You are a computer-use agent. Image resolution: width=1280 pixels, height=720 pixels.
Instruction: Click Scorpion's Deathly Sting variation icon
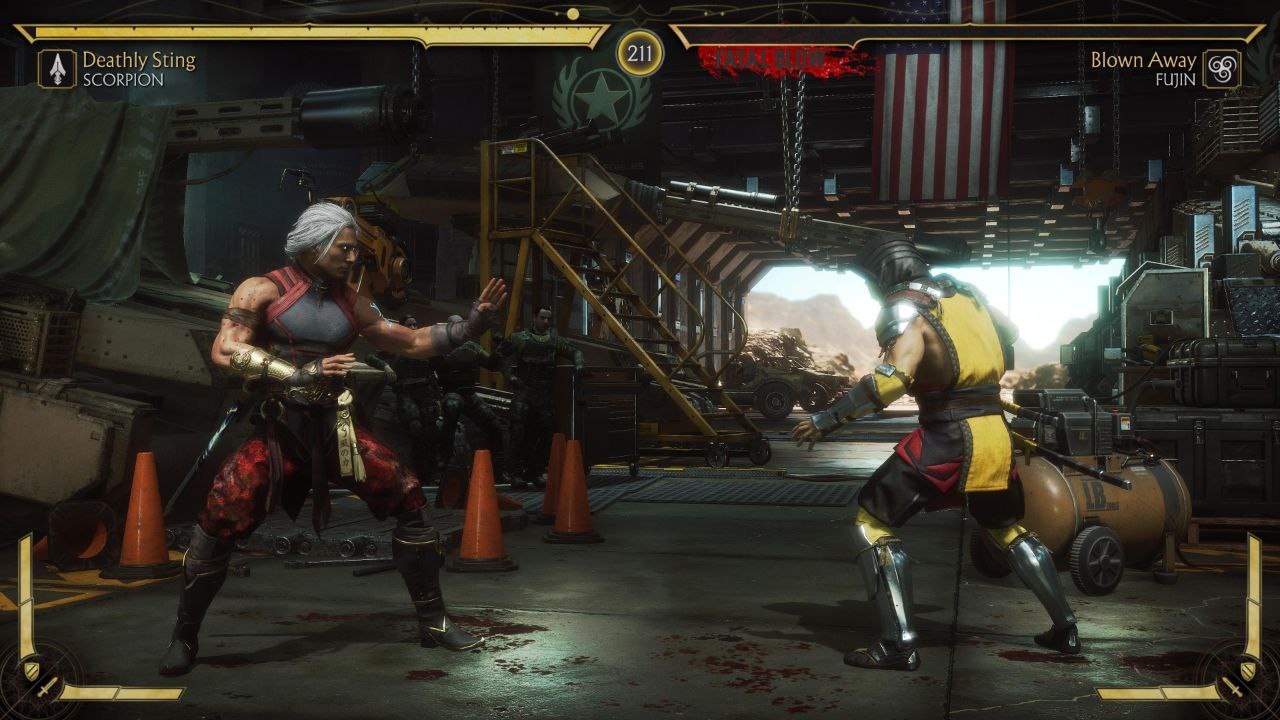point(57,69)
